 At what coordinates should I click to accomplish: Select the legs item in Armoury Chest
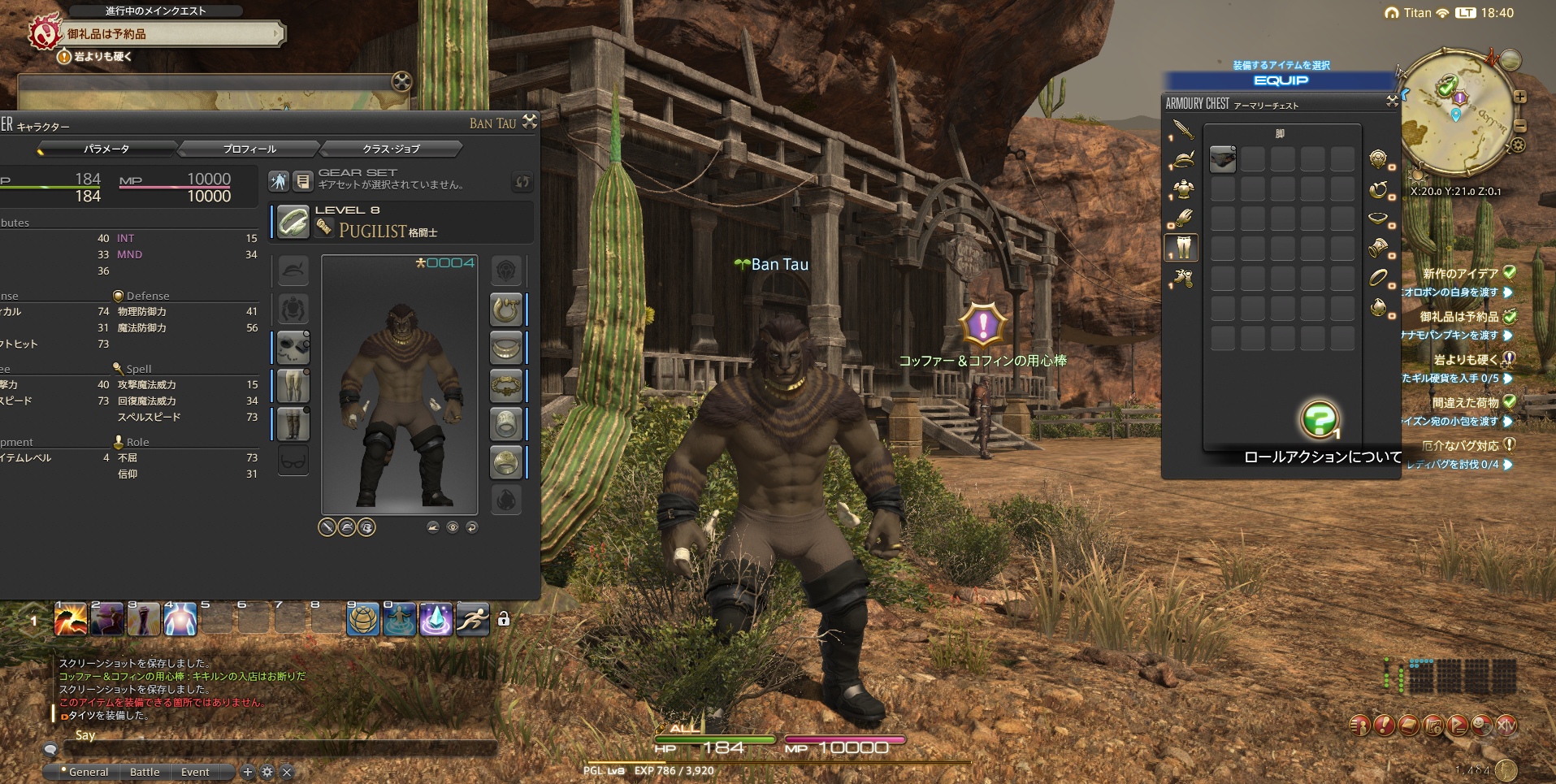[x=1223, y=159]
